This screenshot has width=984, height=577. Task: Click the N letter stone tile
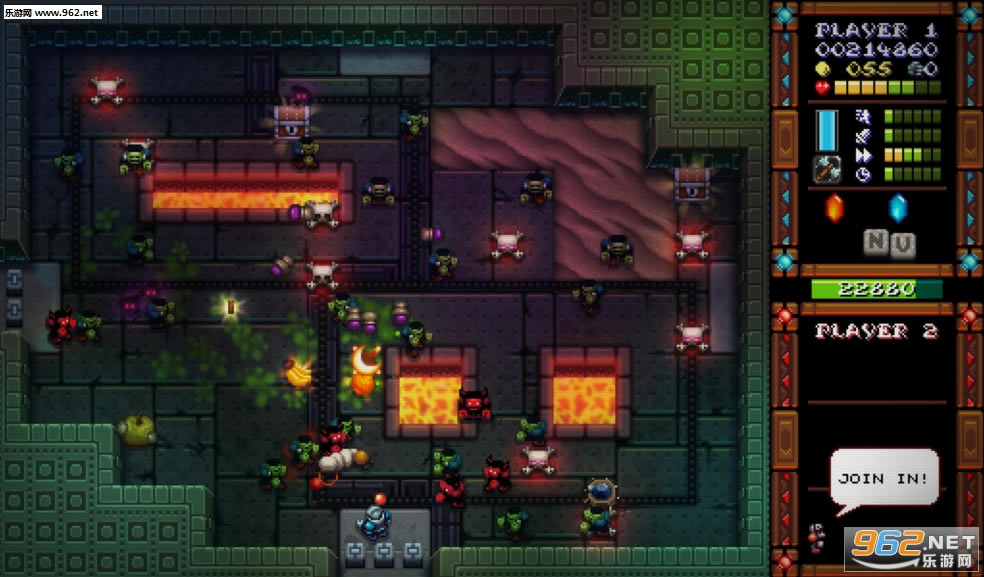tap(876, 243)
